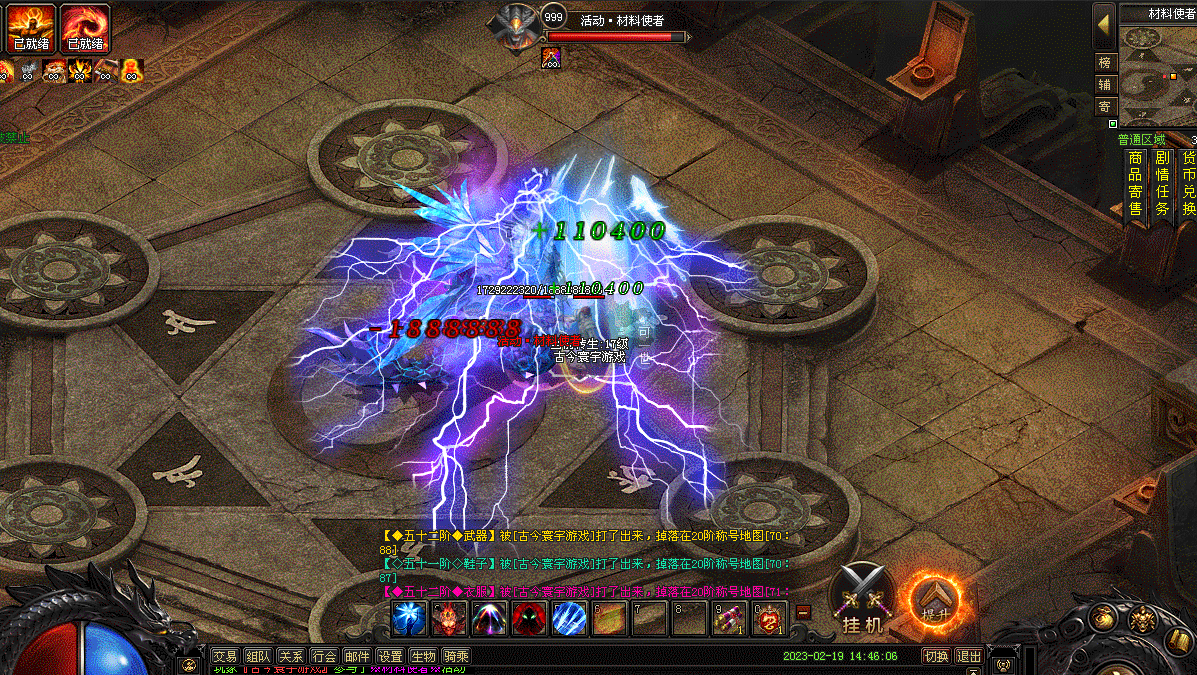The image size is (1197, 675).
Task: Click the 退出 exit button
Action: coord(968,656)
